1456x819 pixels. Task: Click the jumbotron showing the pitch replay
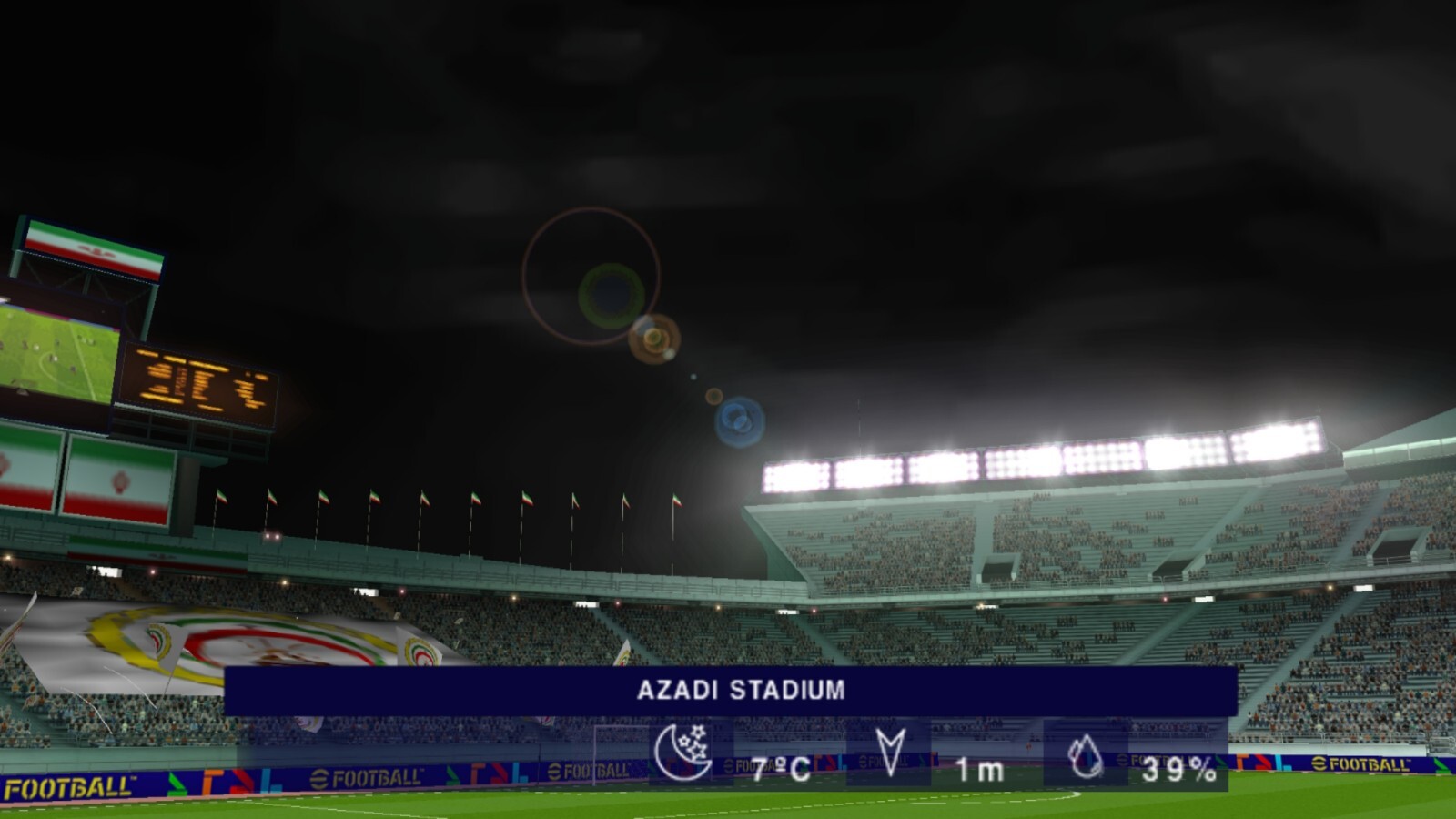pos(55,355)
